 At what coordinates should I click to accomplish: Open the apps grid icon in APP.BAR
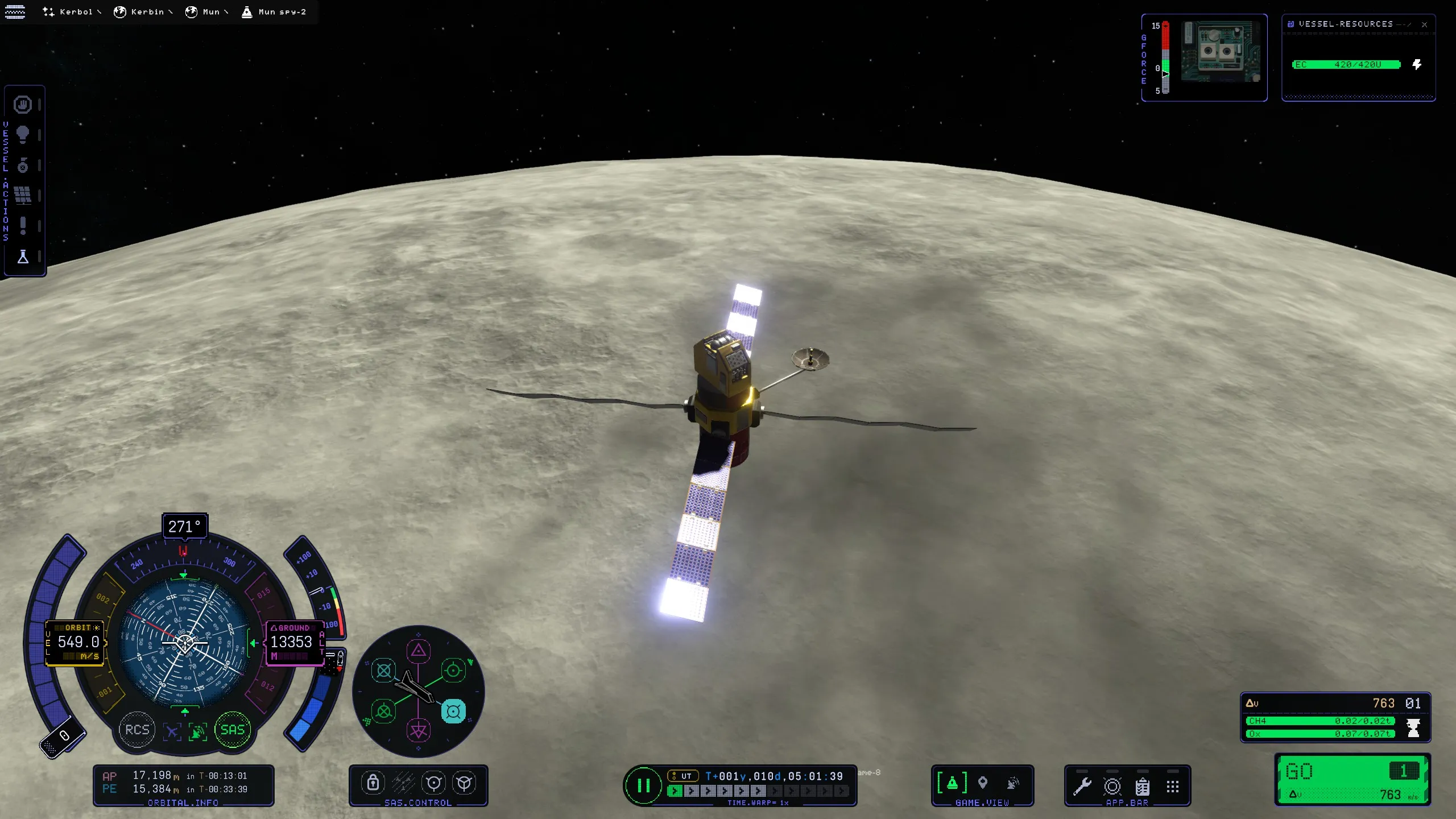point(1172,787)
